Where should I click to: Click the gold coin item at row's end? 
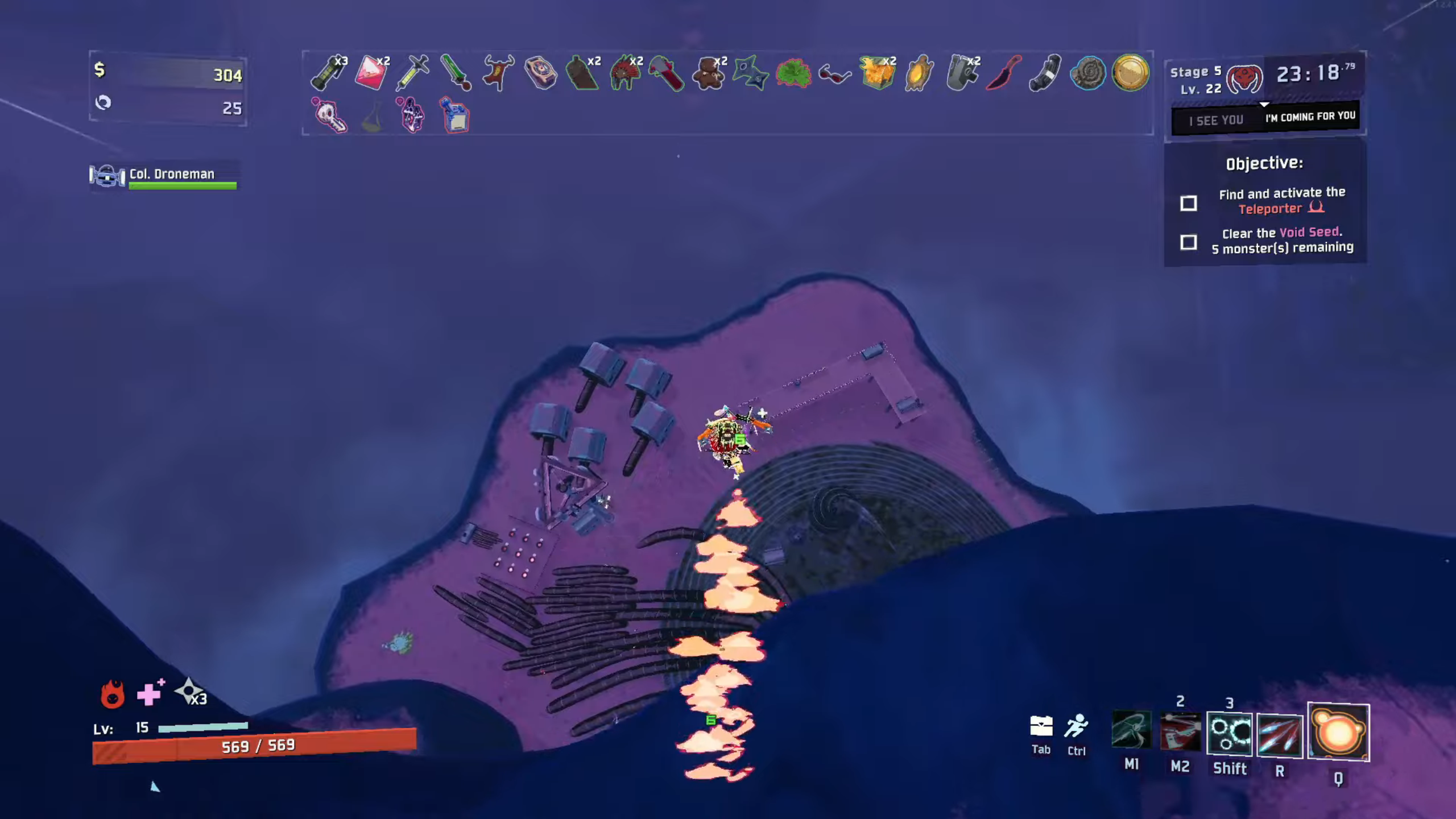pyautogui.click(x=1130, y=73)
